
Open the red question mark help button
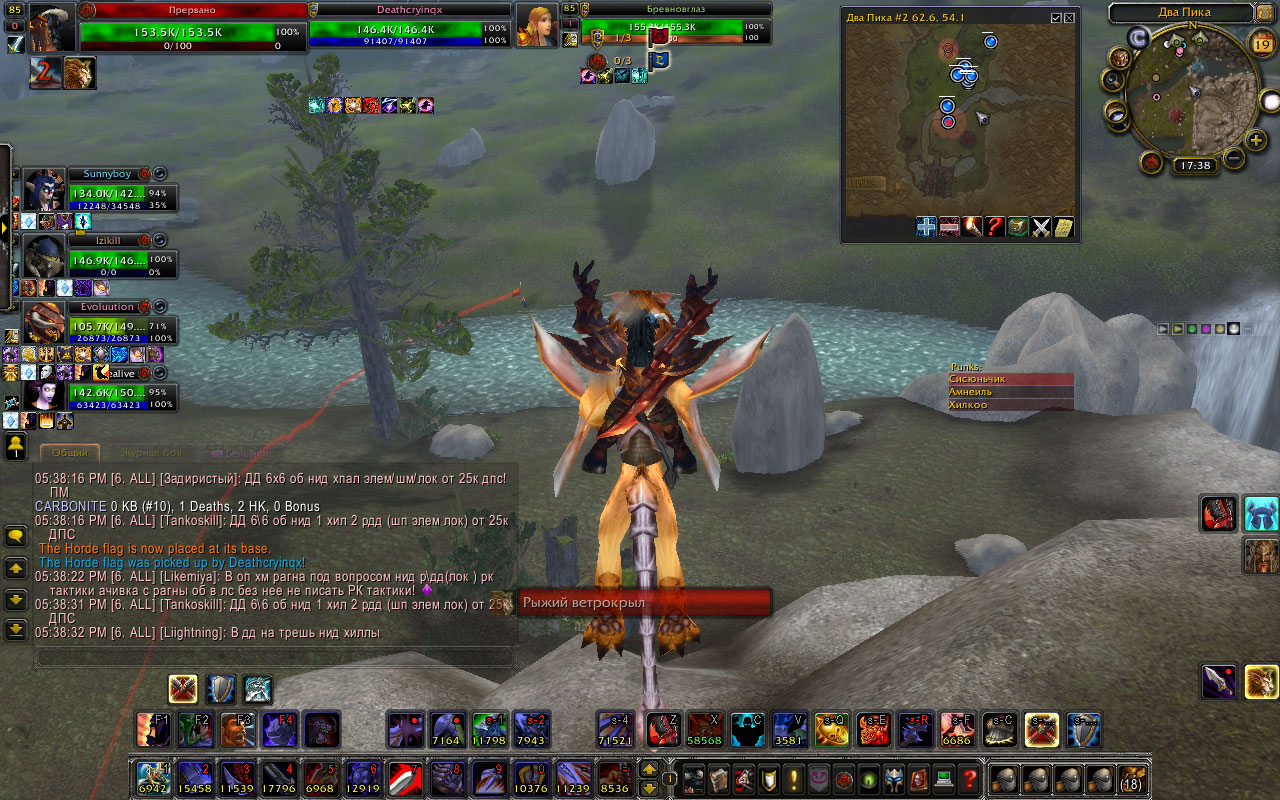click(x=969, y=778)
